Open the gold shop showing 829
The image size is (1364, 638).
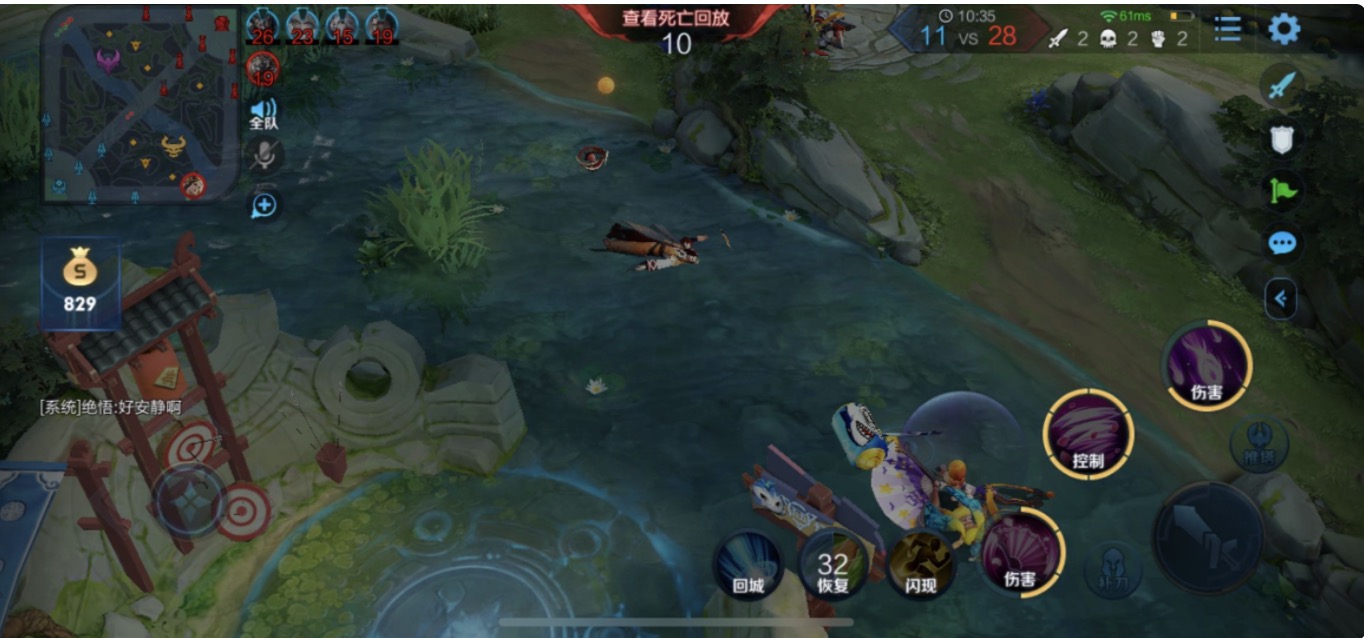pyautogui.click(x=80, y=283)
